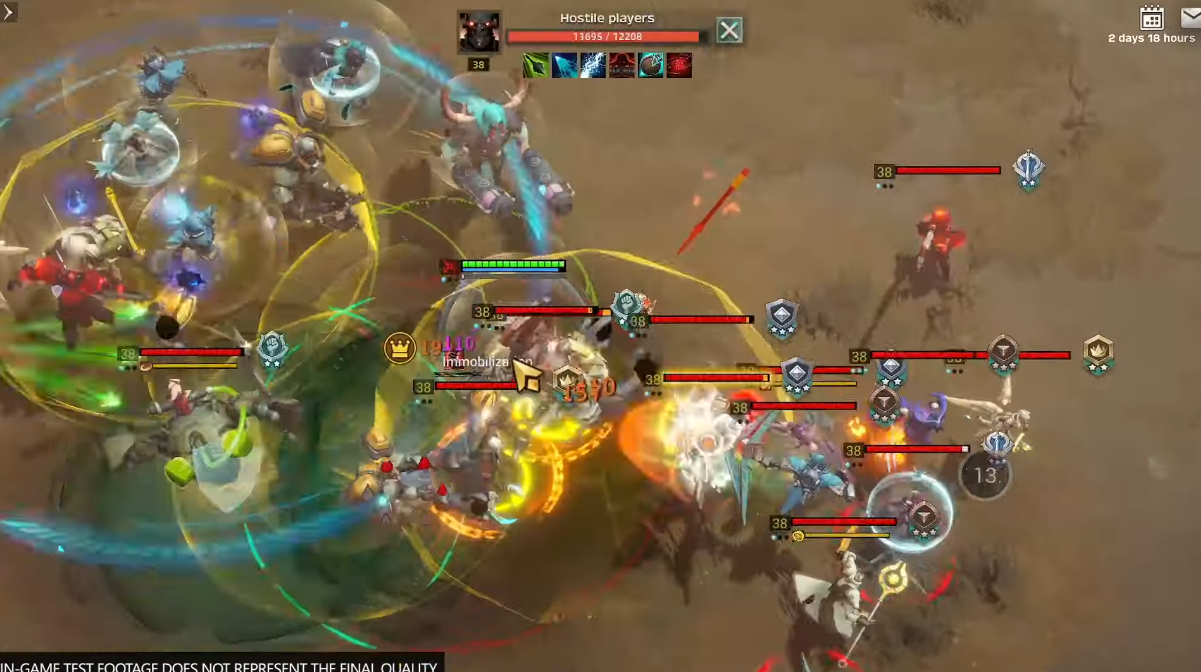Inspect the round shield with teal arrow icon
The width and height of the screenshot is (1201, 672).
pyautogui.click(x=651, y=66)
